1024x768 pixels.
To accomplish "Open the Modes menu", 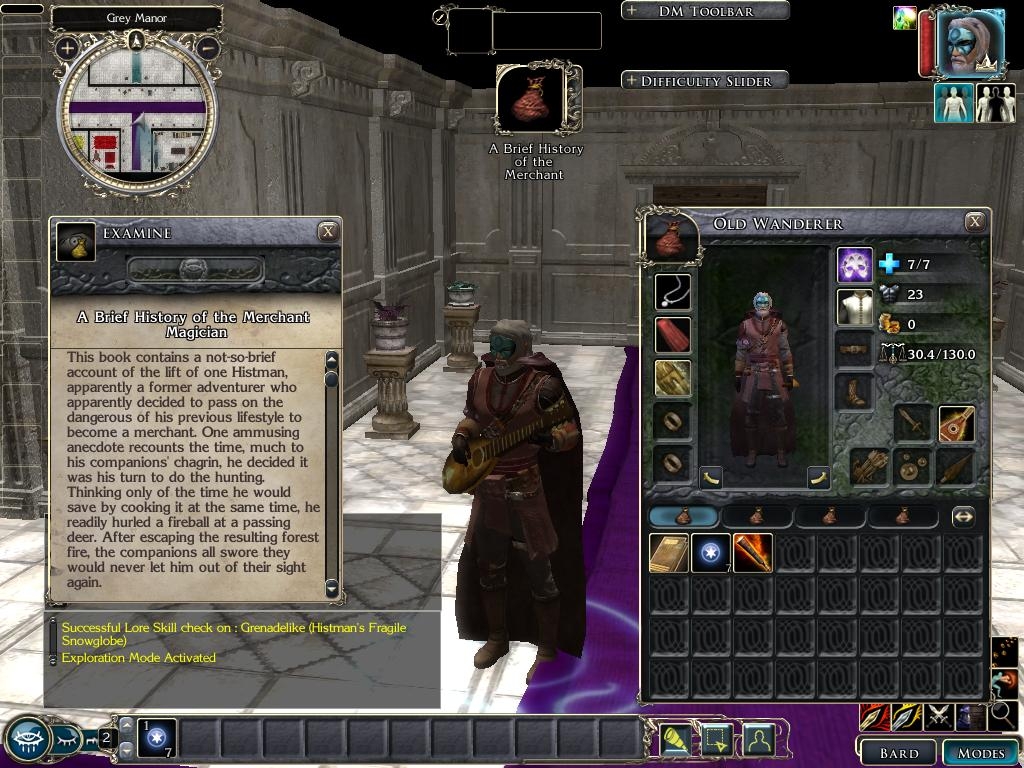I will 979,753.
